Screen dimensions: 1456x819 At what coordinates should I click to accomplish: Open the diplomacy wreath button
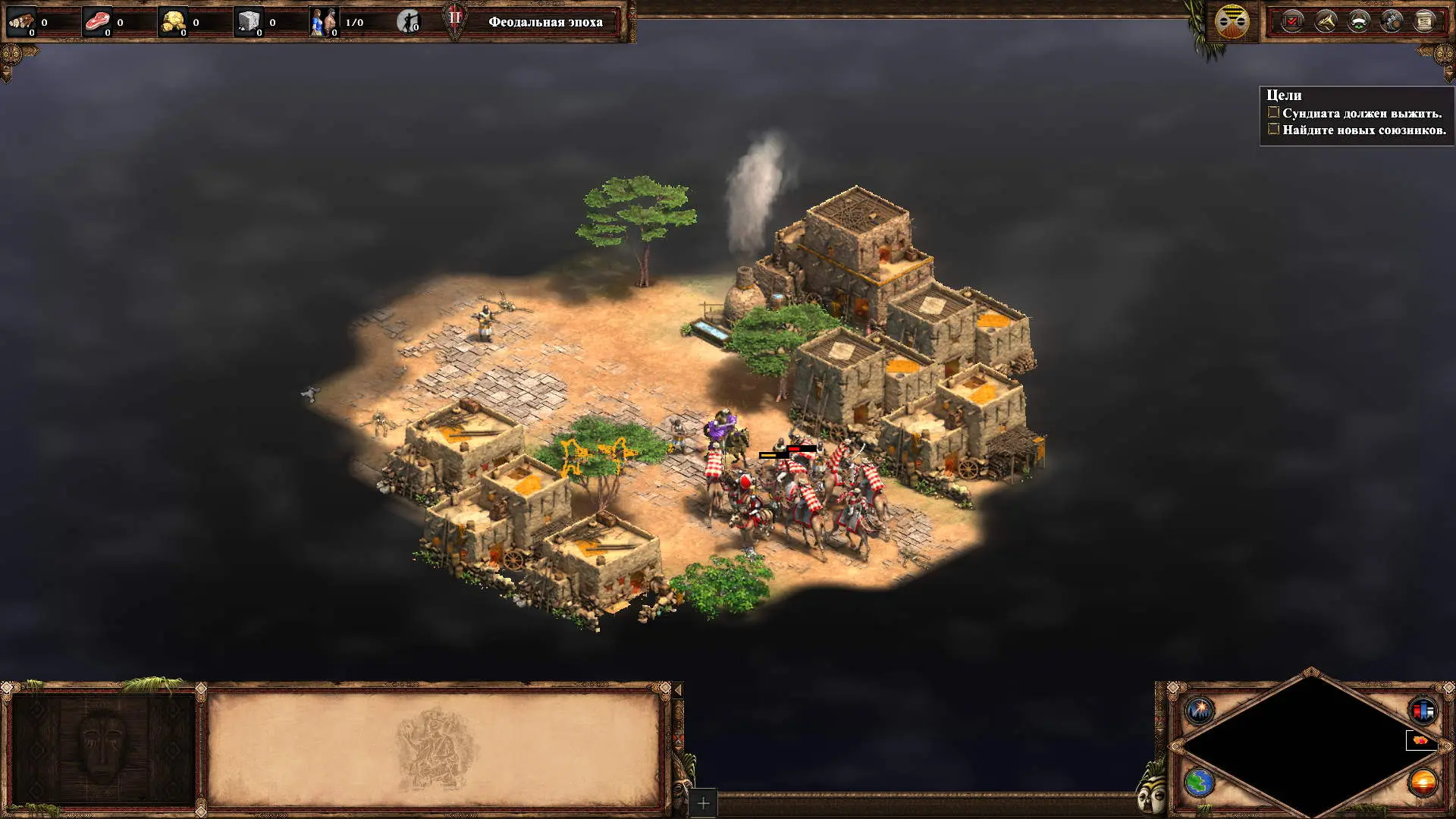(x=1358, y=21)
